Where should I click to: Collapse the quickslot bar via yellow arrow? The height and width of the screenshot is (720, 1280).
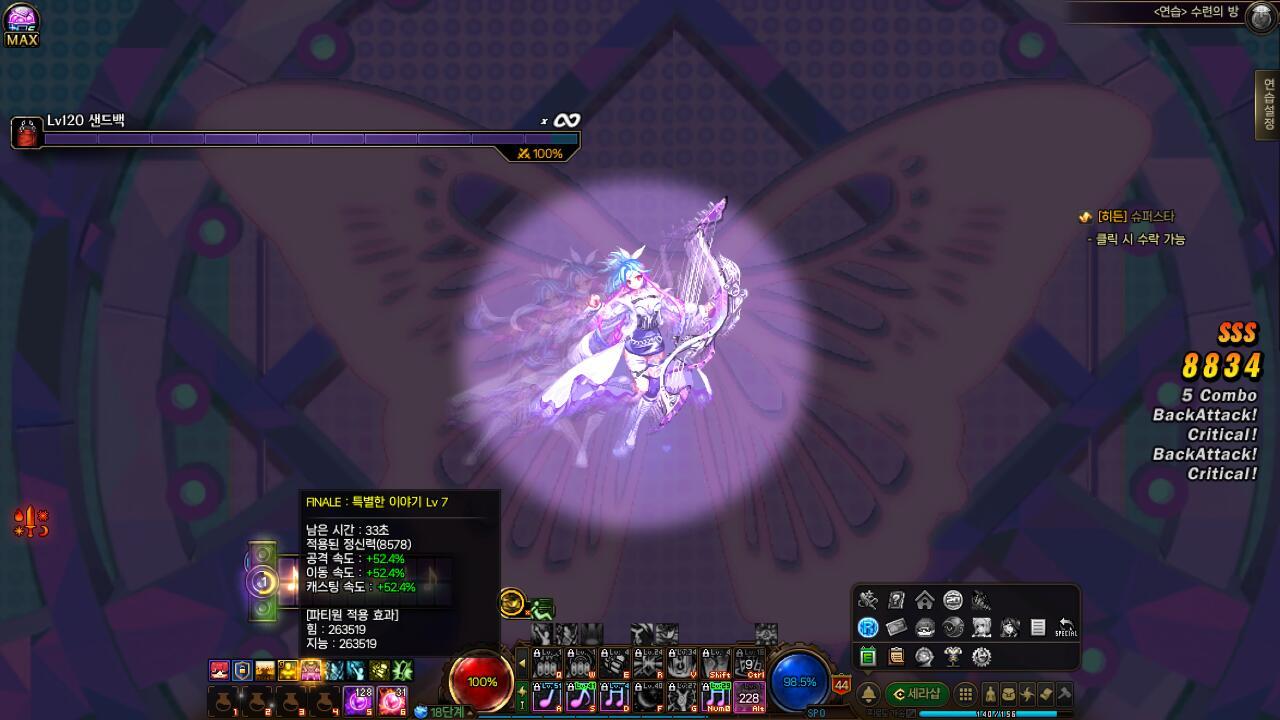point(522,662)
